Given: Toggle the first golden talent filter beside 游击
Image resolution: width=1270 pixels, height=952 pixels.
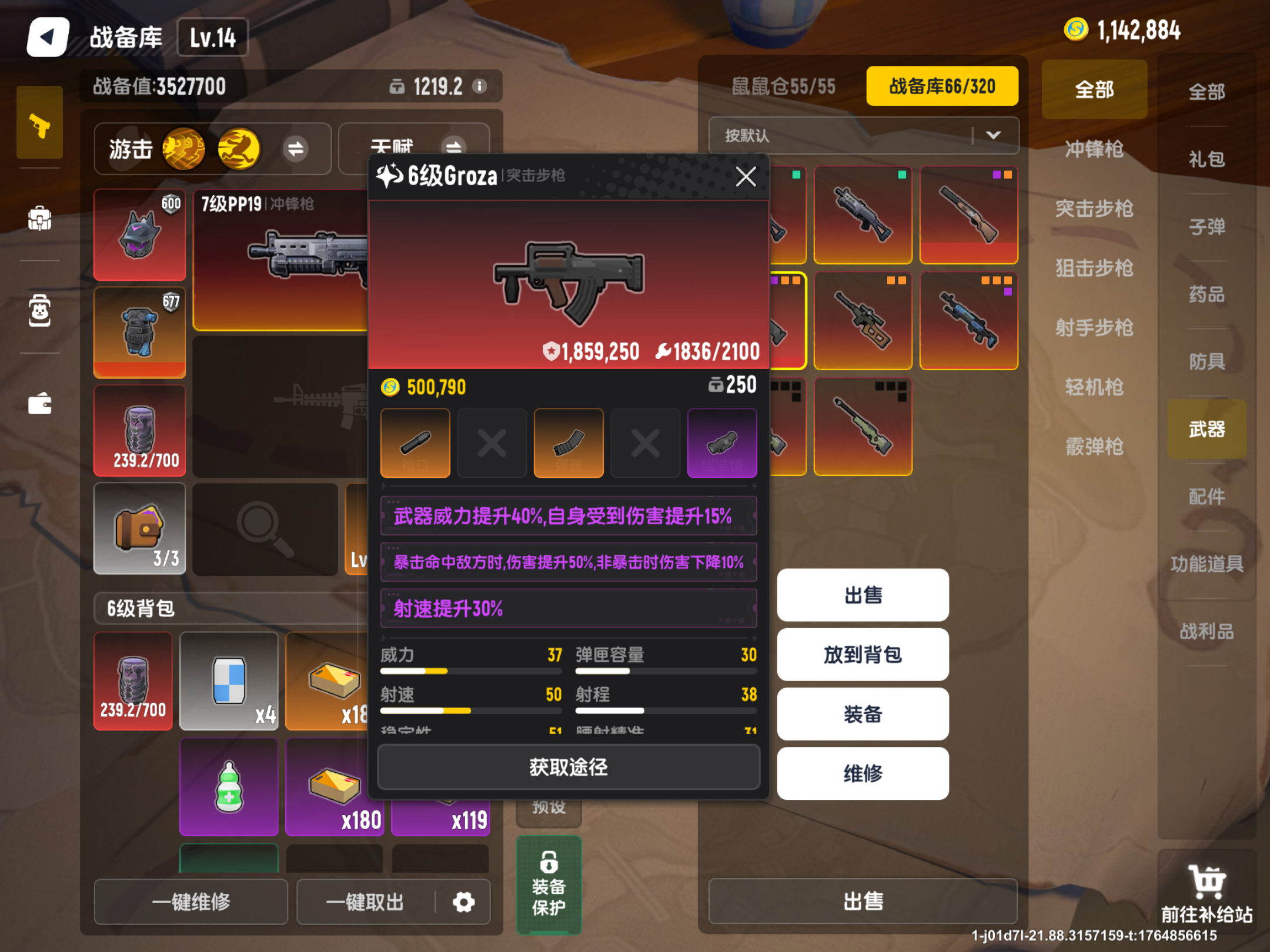Looking at the screenshot, I should pyautogui.click(x=185, y=149).
